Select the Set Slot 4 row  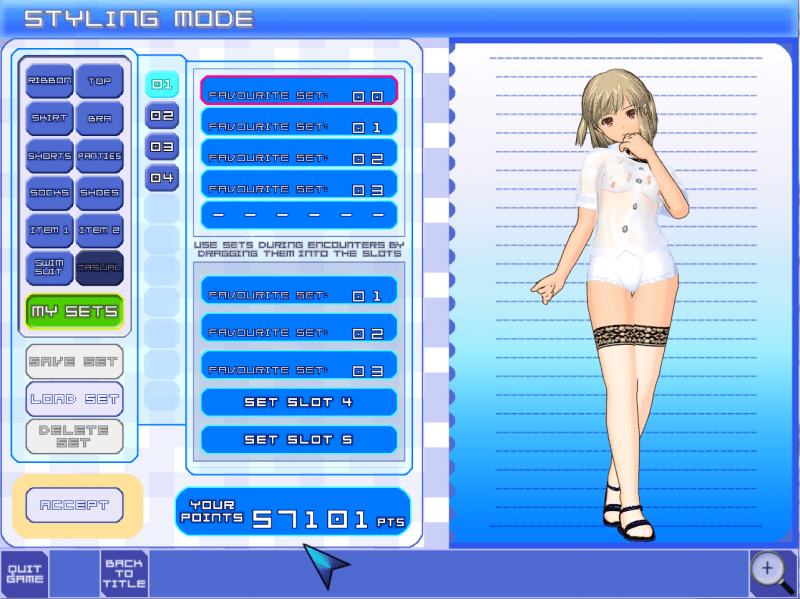[299, 402]
